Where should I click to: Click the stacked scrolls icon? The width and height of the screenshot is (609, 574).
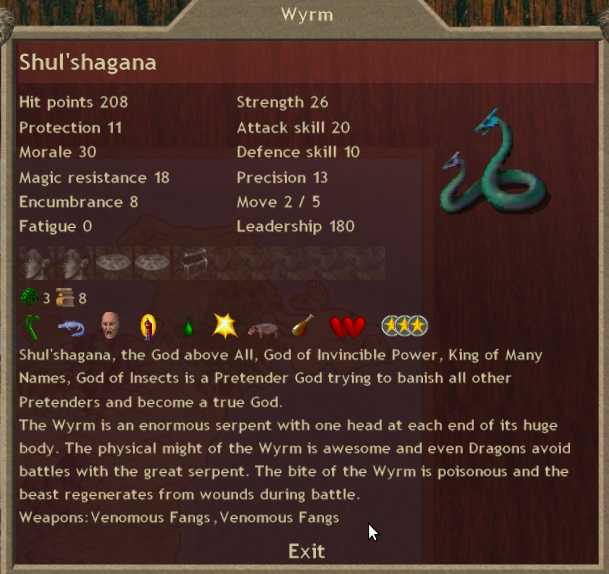pos(65,297)
